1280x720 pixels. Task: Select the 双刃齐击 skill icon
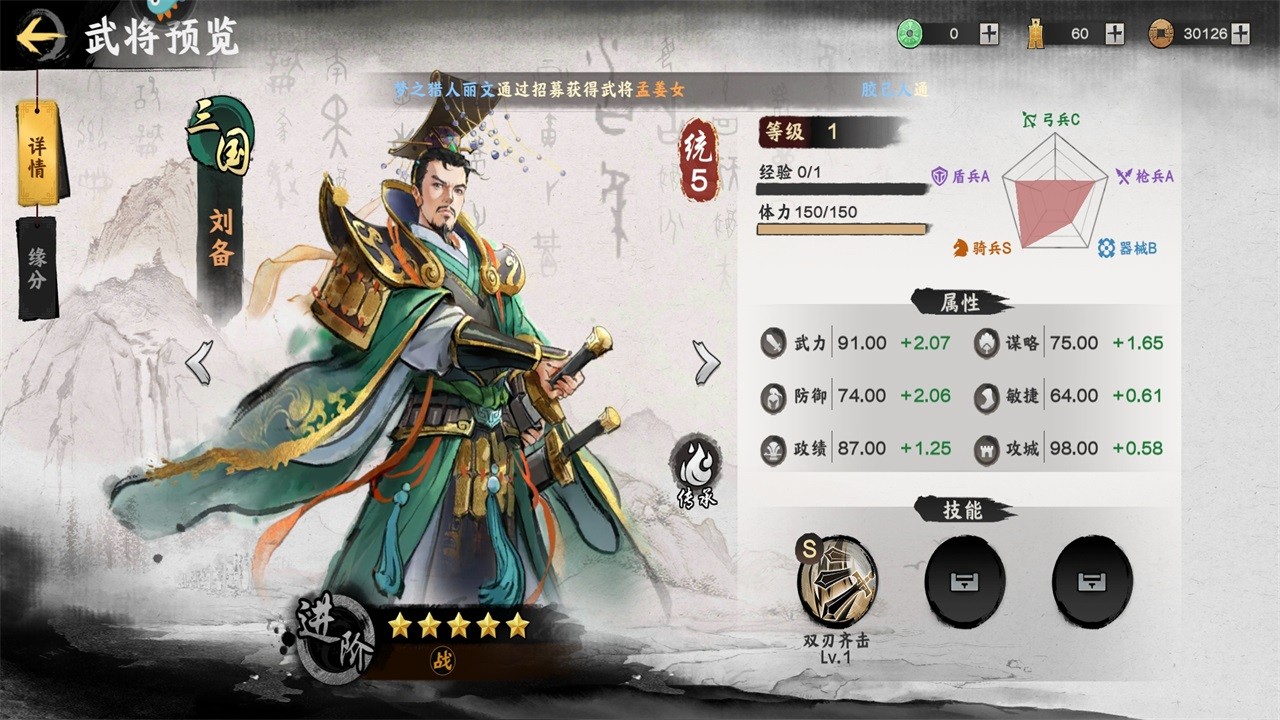coord(837,582)
